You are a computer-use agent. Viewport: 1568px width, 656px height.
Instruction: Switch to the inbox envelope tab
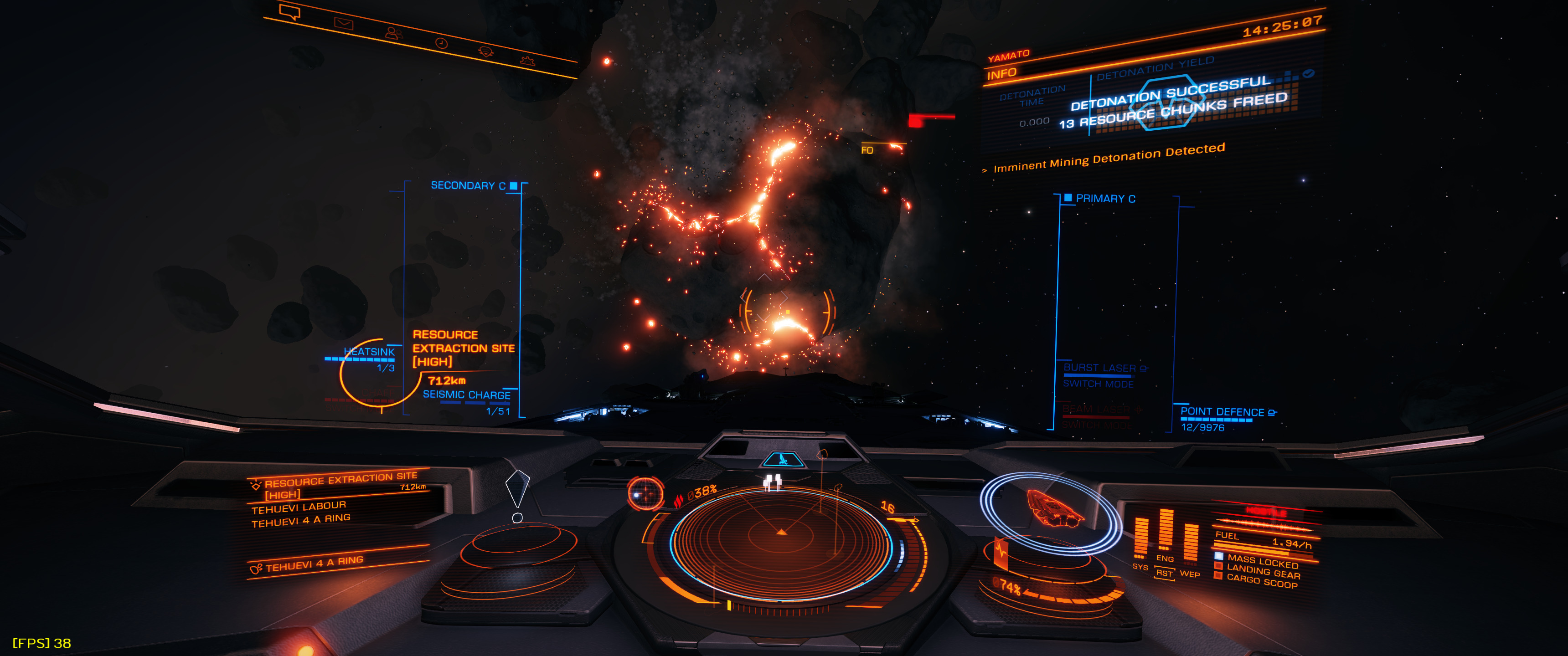[343, 24]
